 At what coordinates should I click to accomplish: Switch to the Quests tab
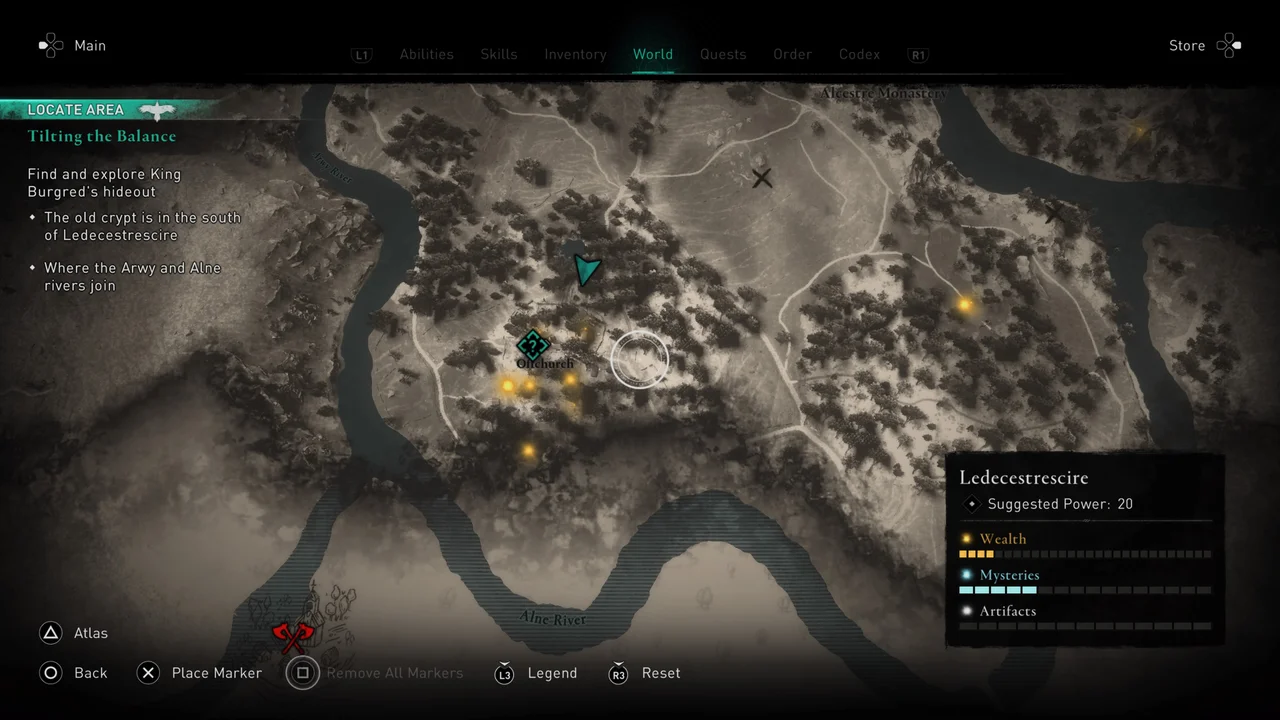click(723, 54)
